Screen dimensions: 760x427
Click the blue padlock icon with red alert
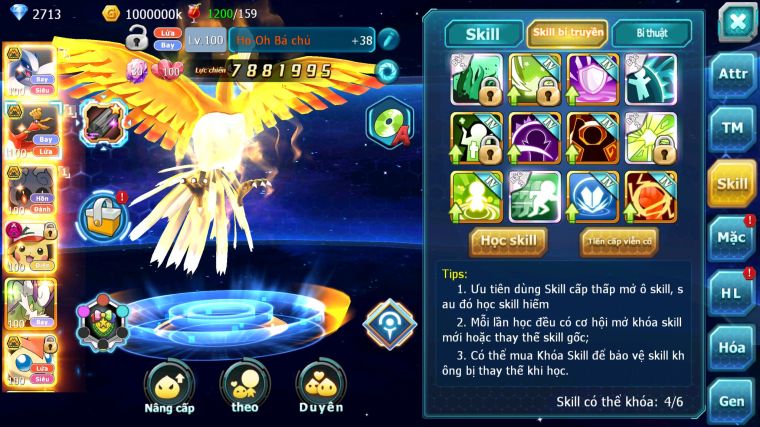point(102,213)
